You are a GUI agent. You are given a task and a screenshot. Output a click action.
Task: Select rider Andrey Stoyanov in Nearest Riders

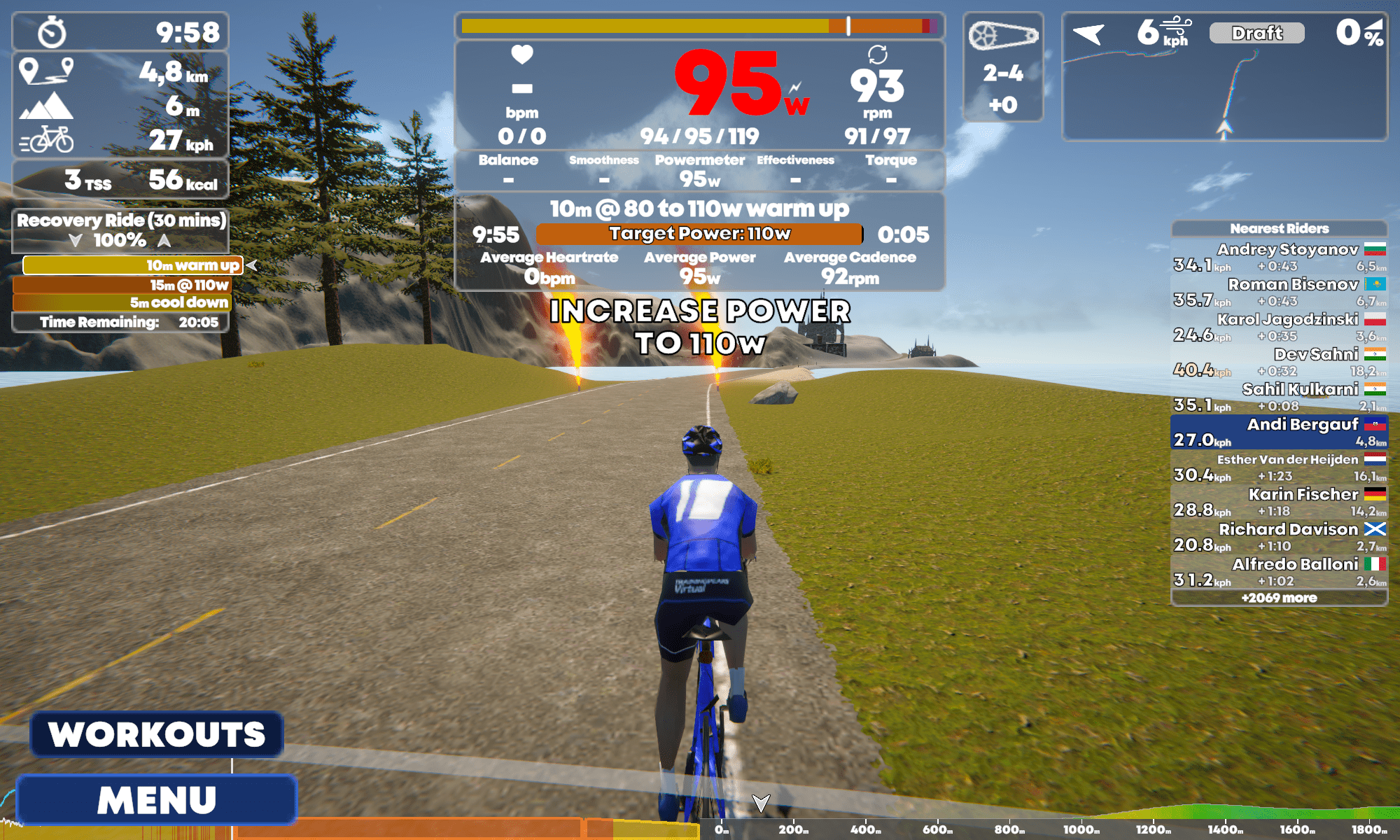click(1279, 257)
